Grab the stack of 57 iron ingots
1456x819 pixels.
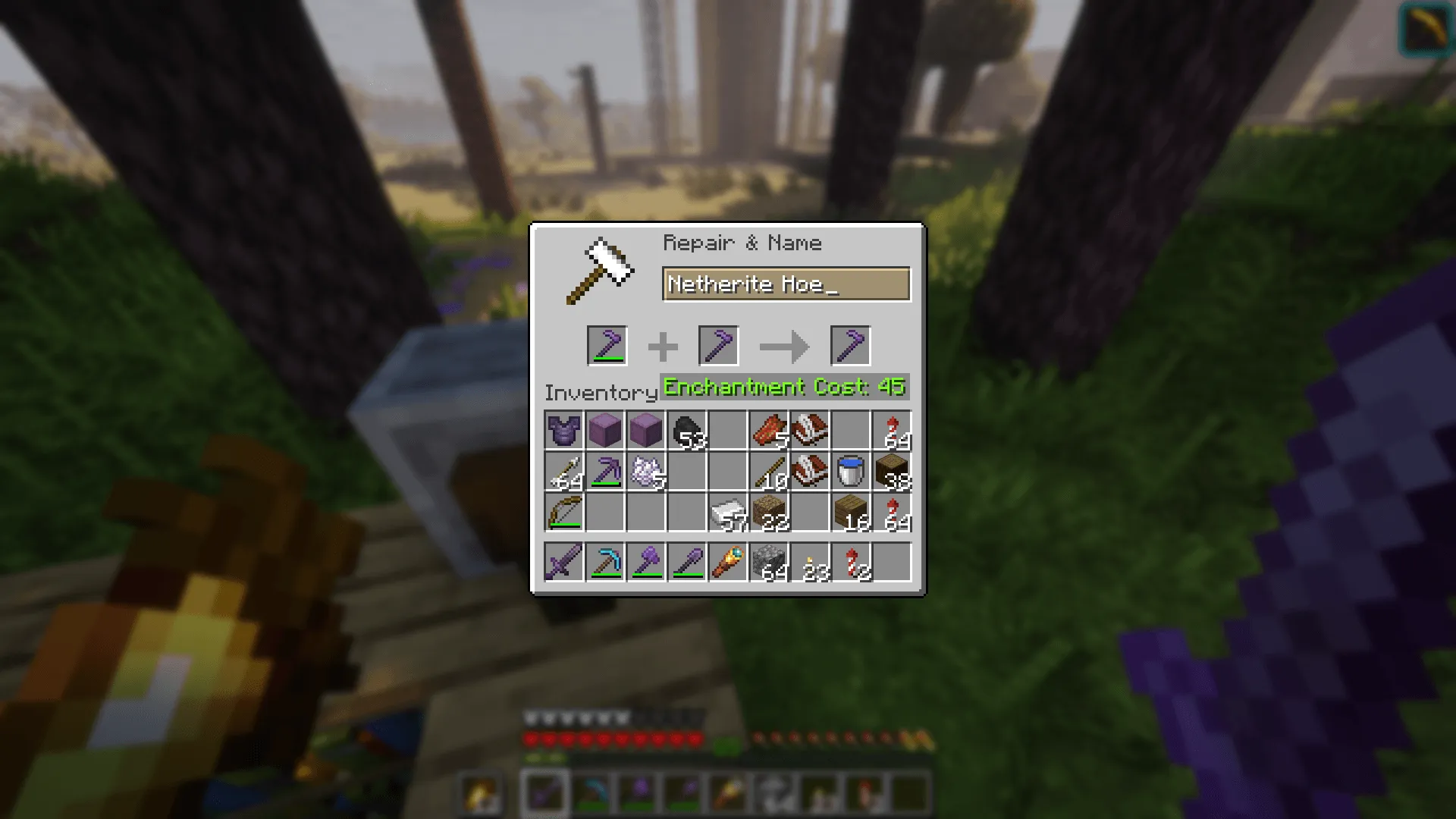coord(730,513)
